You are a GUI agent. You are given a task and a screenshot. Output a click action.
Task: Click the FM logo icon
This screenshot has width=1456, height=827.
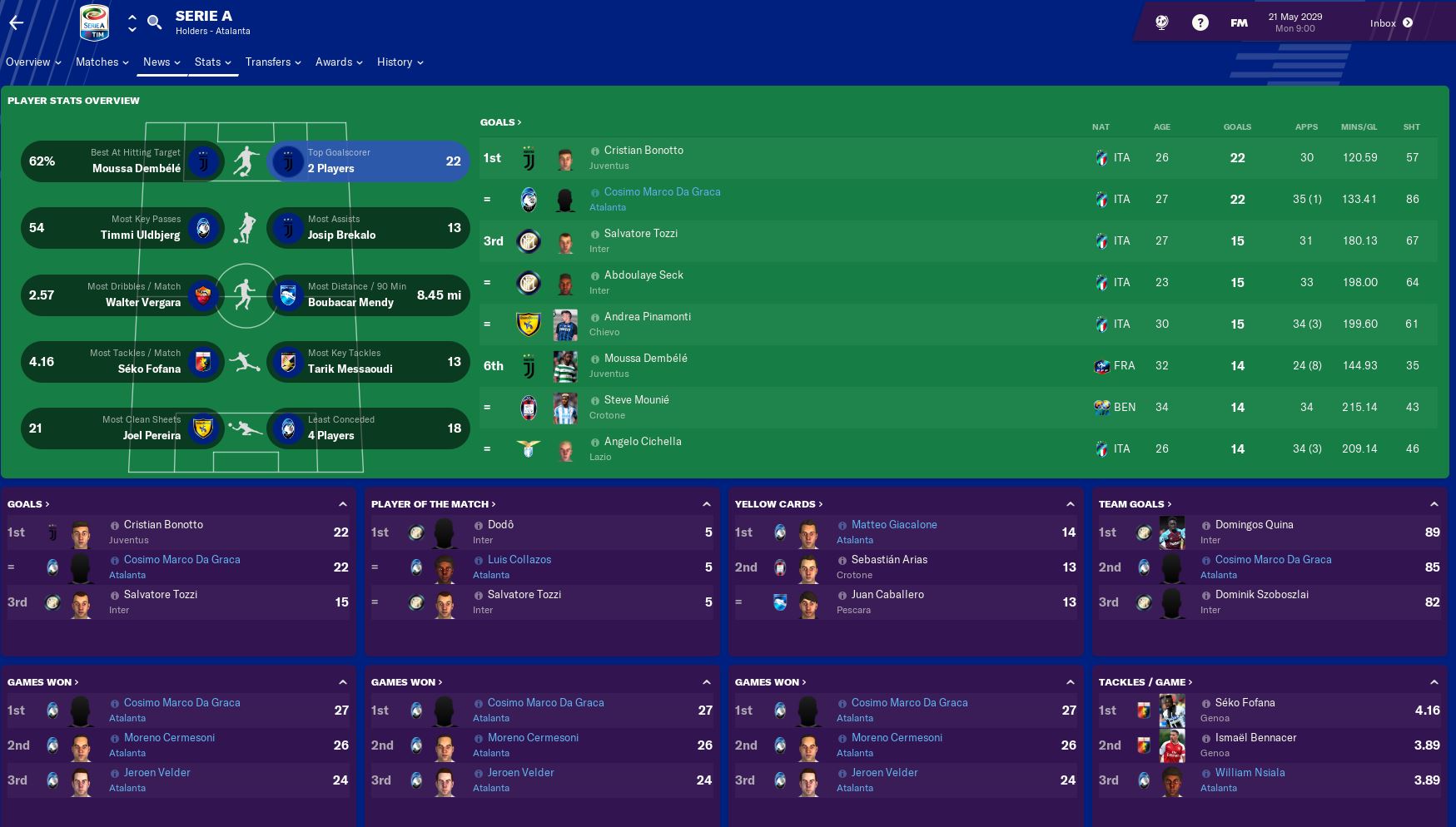pyautogui.click(x=1238, y=23)
